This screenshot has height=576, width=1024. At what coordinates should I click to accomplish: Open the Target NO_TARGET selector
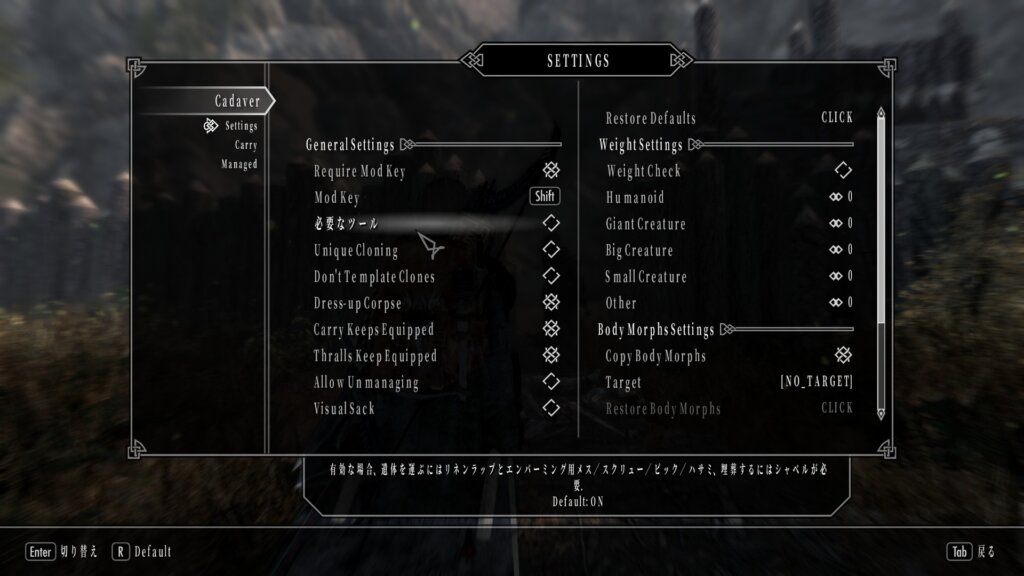816,382
